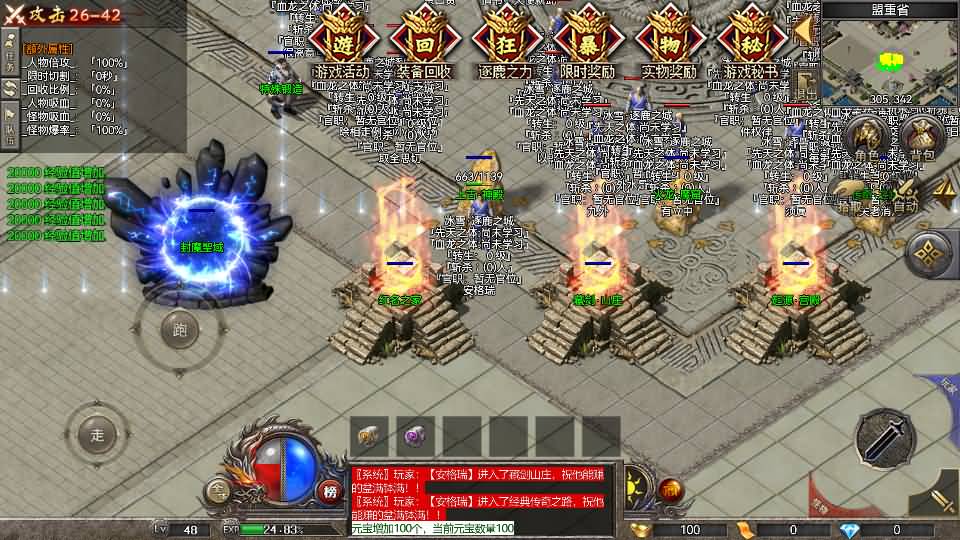Use the purple orb hotbar item
This screenshot has height=540, width=960.
[415, 435]
